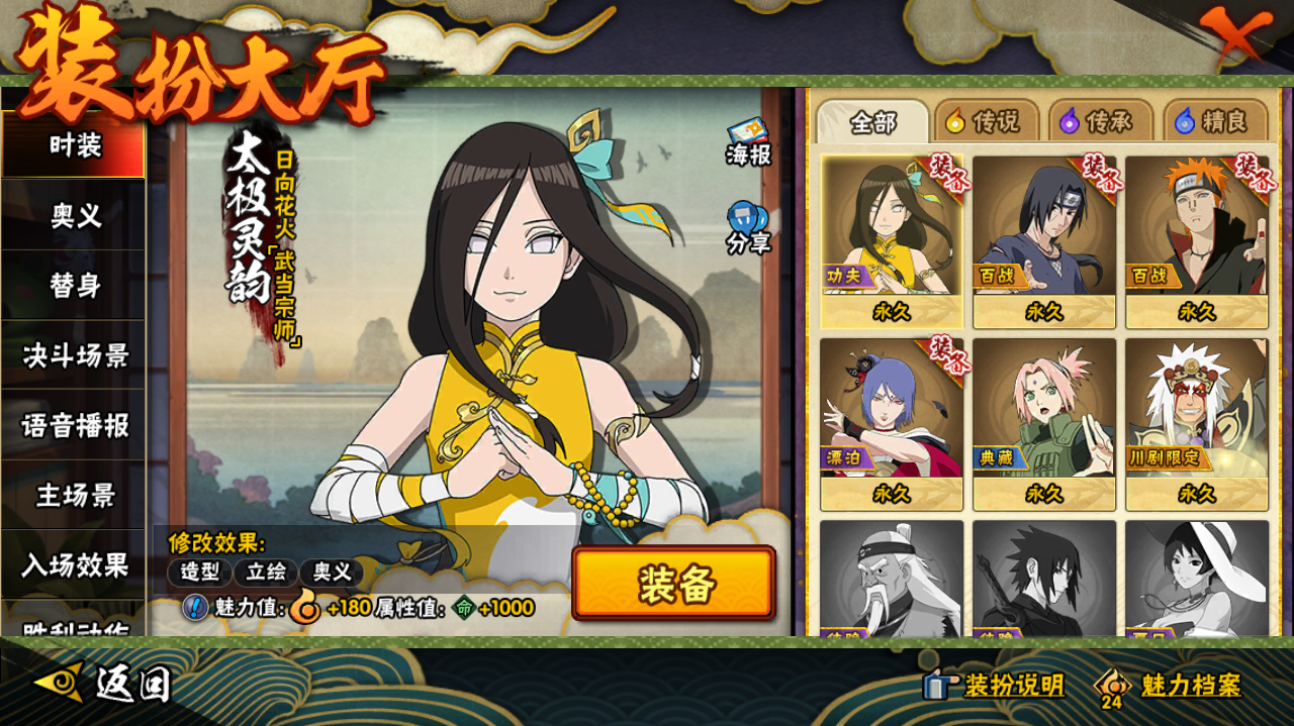Switch to the 传说 tab

[983, 122]
